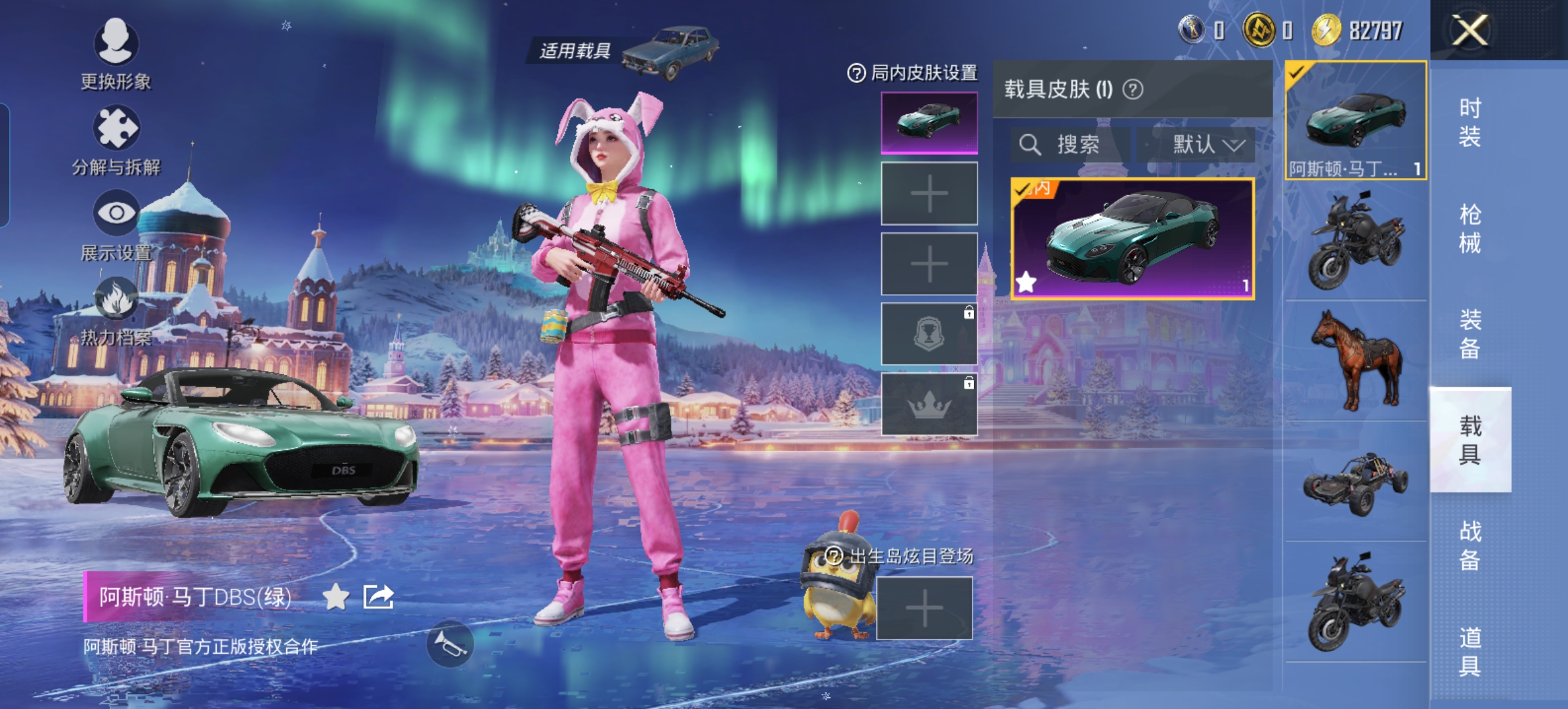Select the 载具 vehicles tab

(1470, 440)
